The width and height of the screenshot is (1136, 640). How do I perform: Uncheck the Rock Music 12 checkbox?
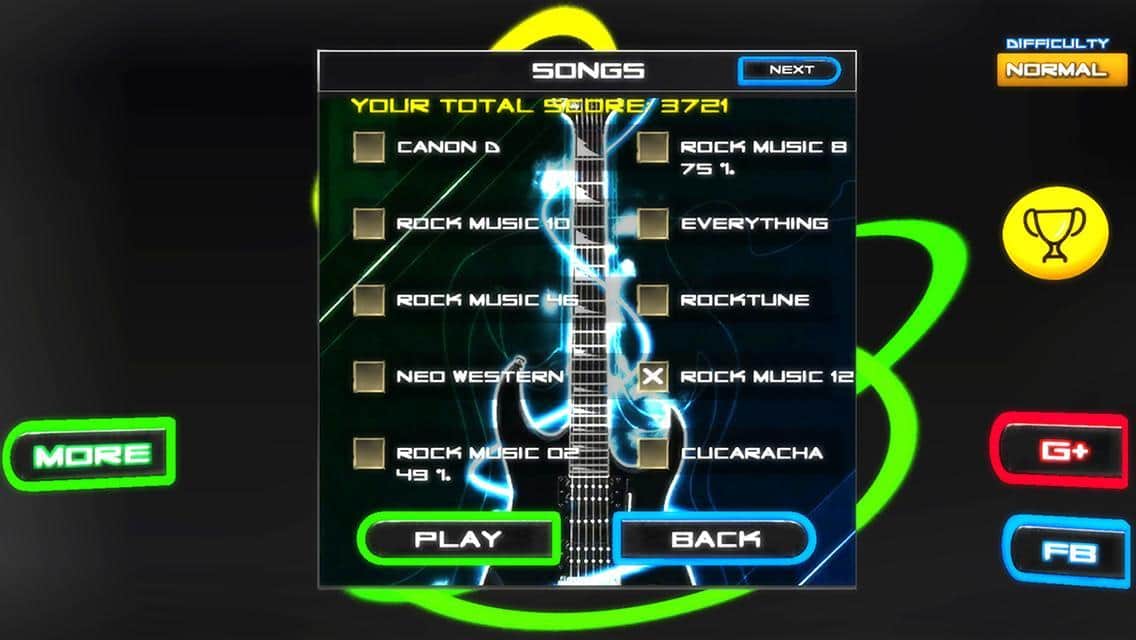(x=653, y=376)
